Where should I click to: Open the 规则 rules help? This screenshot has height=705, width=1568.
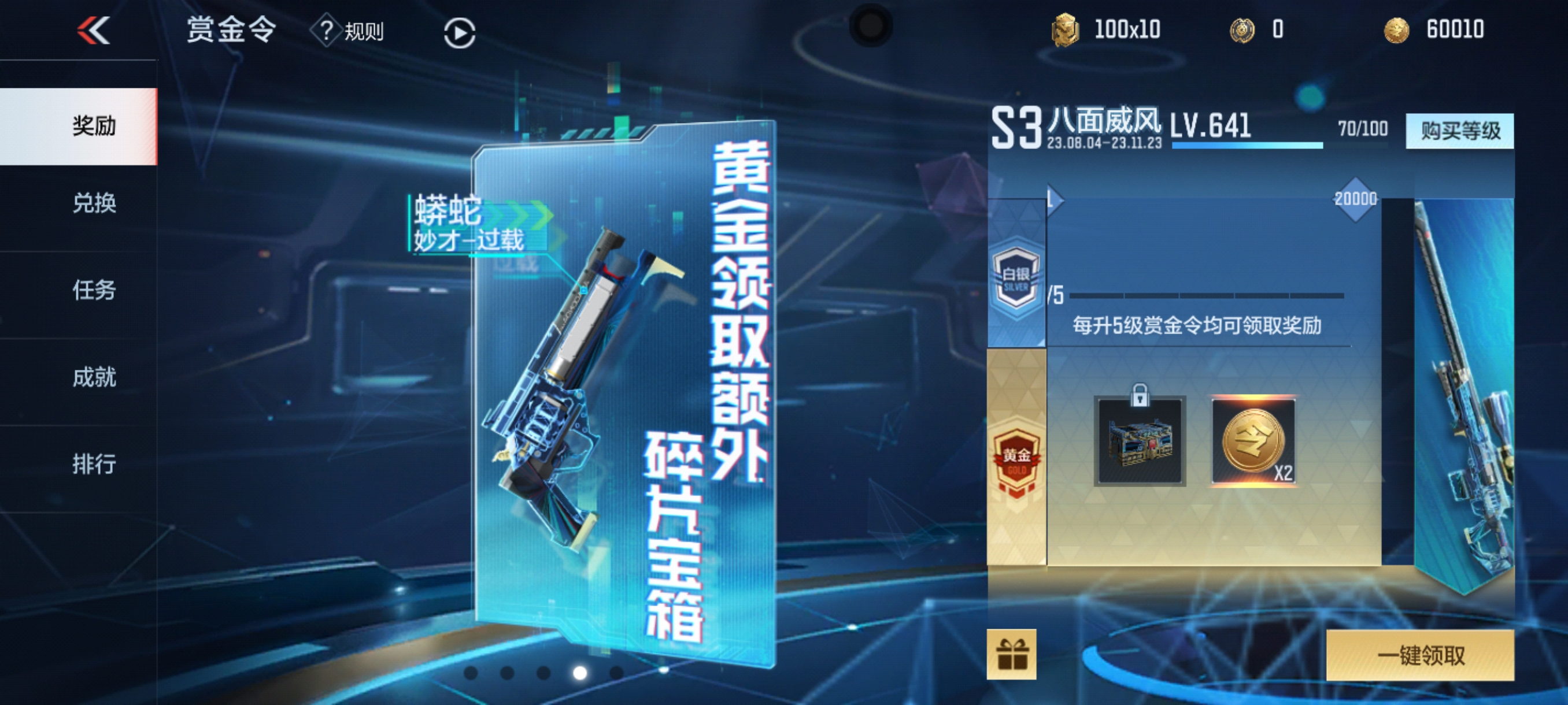tap(348, 31)
